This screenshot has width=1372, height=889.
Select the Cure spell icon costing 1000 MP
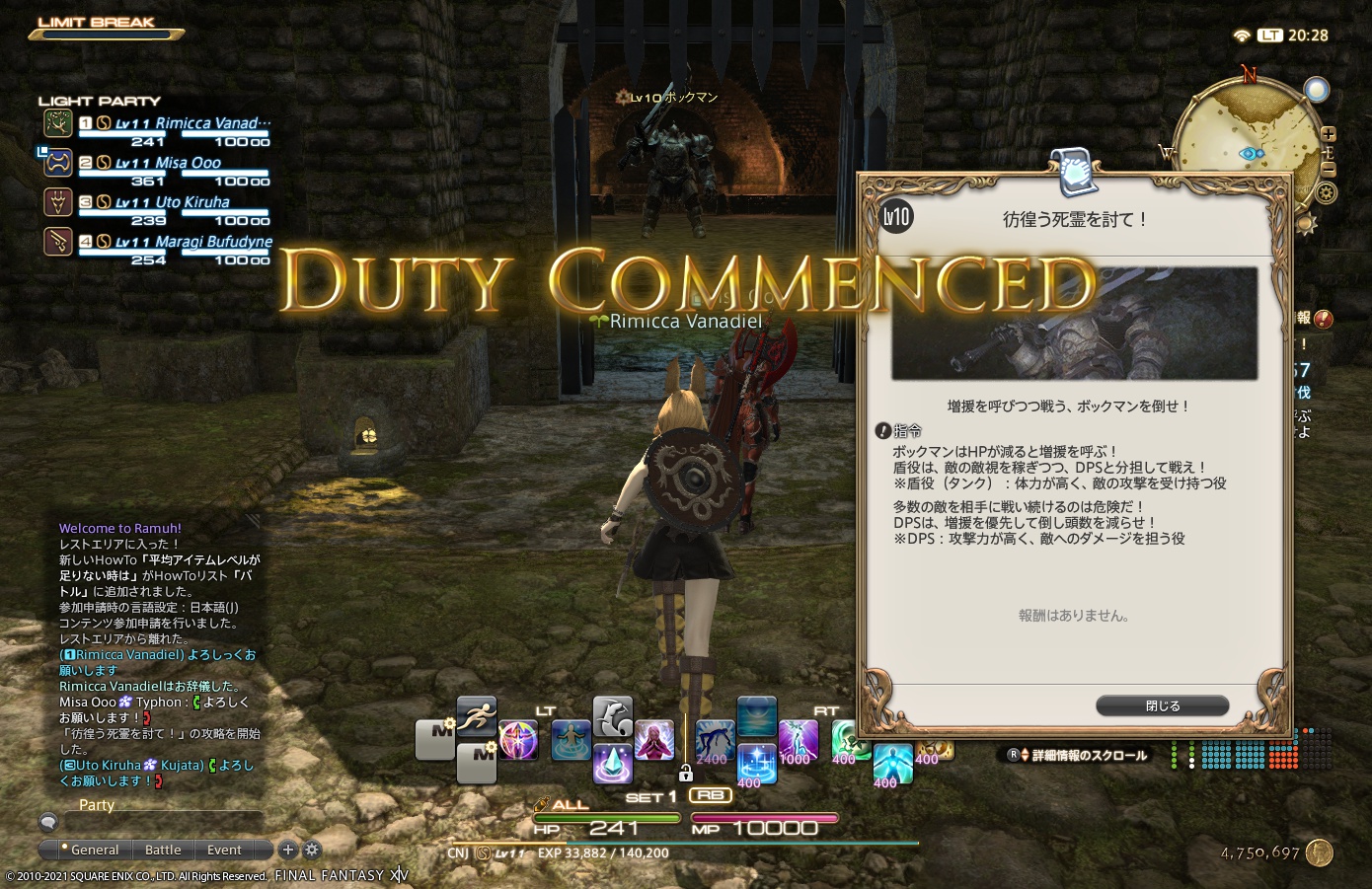[x=798, y=740]
